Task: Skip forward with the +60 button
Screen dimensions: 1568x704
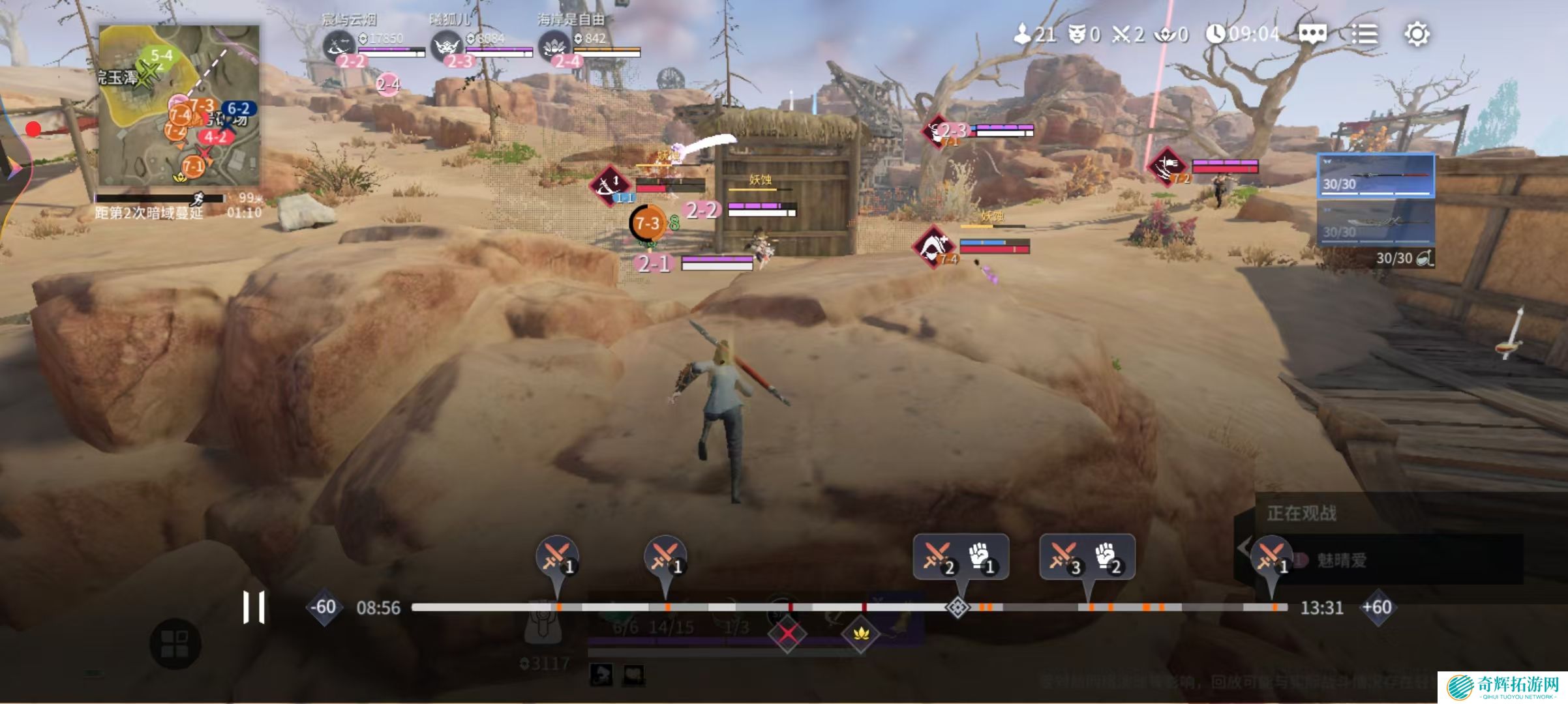Action: click(1377, 608)
